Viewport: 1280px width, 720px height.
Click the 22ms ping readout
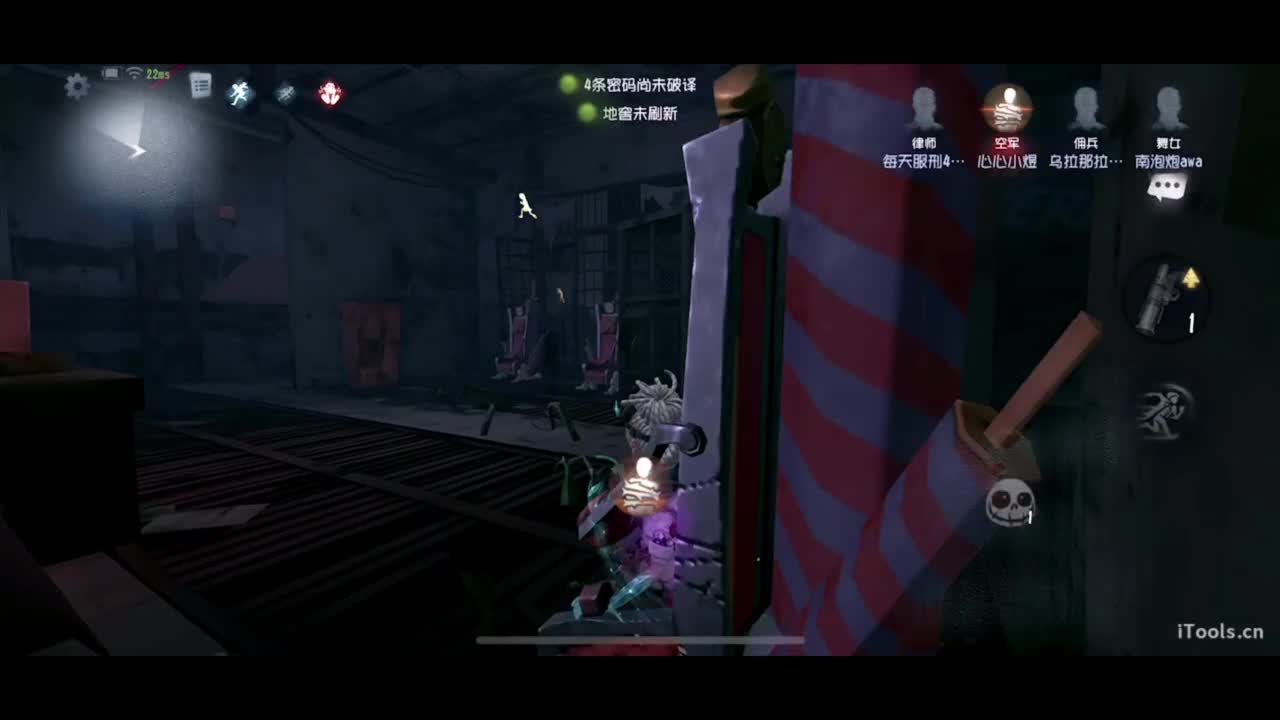[160, 73]
